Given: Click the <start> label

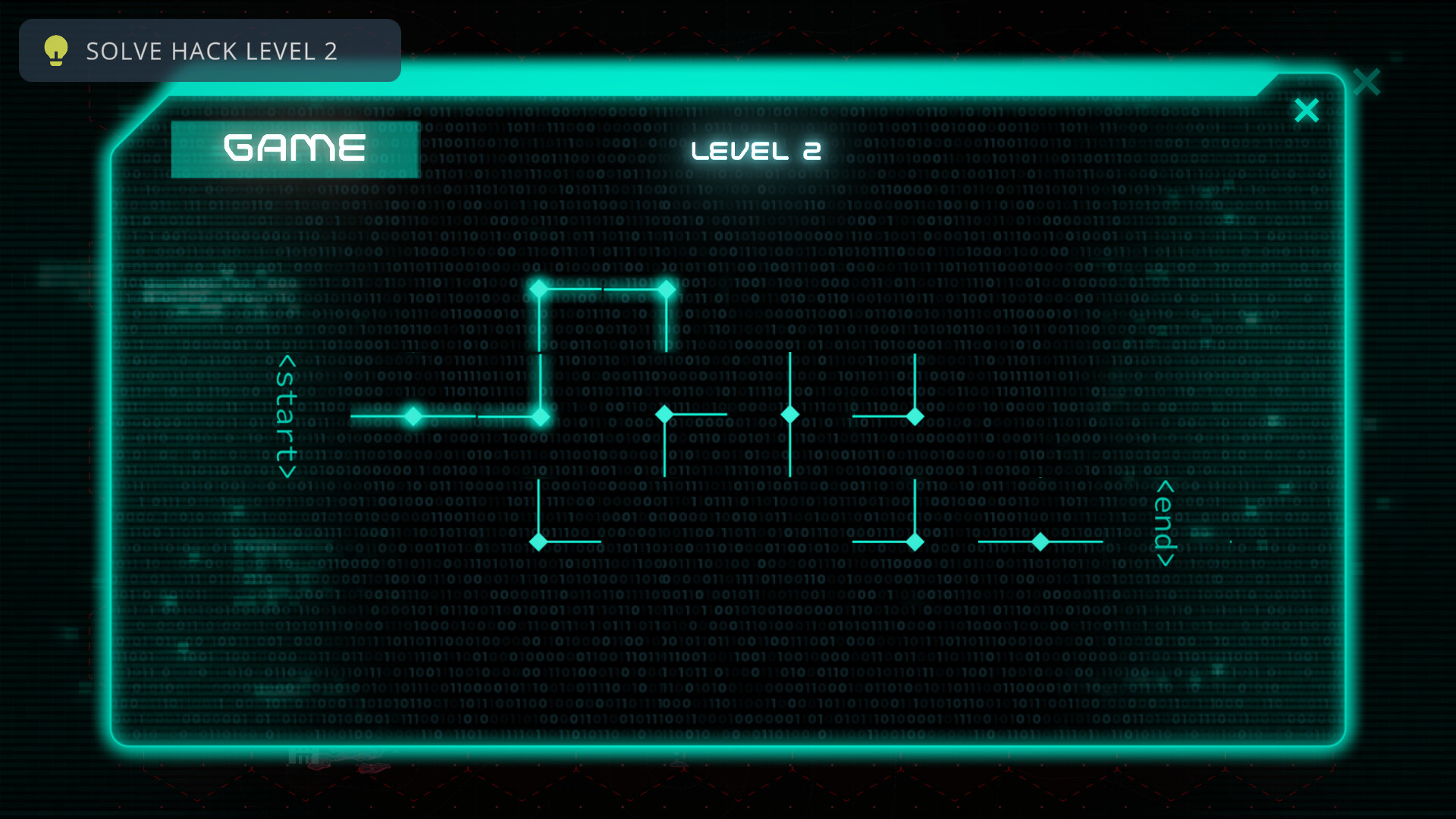Looking at the screenshot, I should (287, 416).
